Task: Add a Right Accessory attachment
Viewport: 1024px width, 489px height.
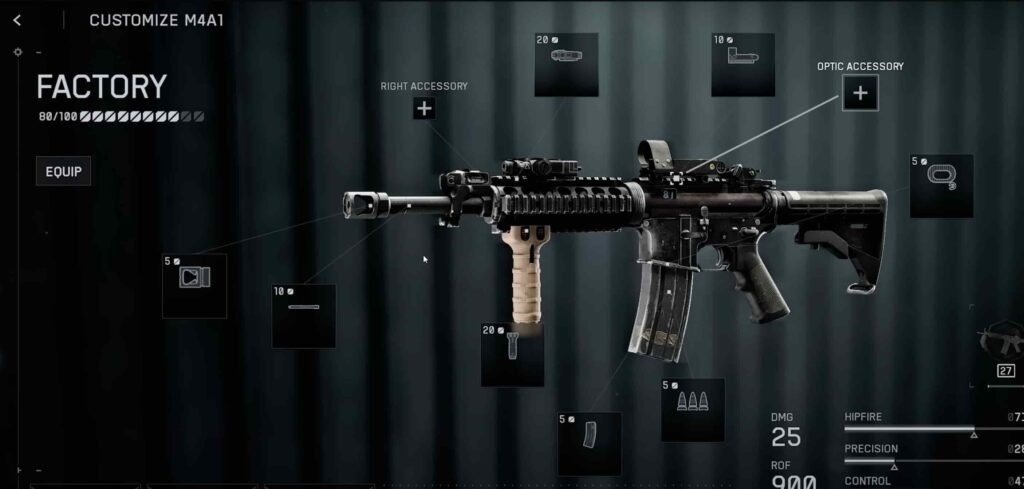Action: pyautogui.click(x=424, y=108)
